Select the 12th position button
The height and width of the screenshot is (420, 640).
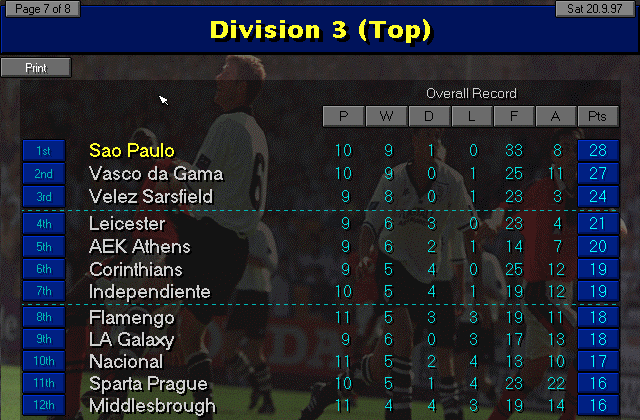(43, 406)
